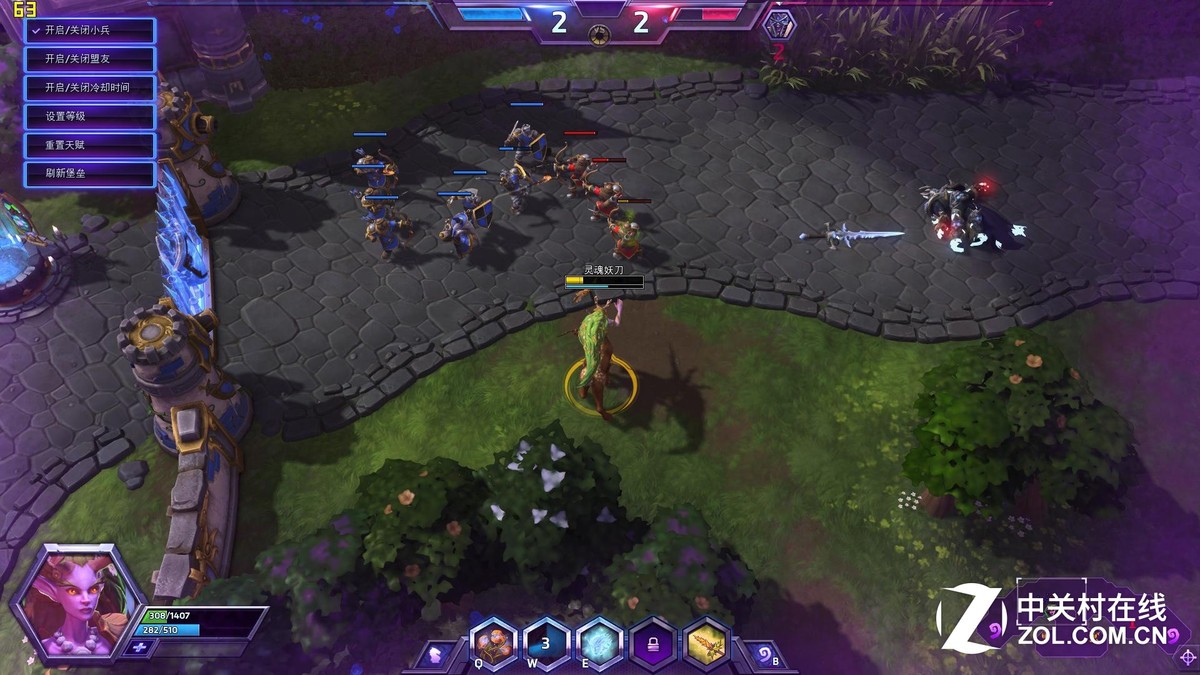This screenshot has height=675, width=1200.
Task: Toggle the 开启/关闭盟友 allies option
Action: (x=90, y=59)
